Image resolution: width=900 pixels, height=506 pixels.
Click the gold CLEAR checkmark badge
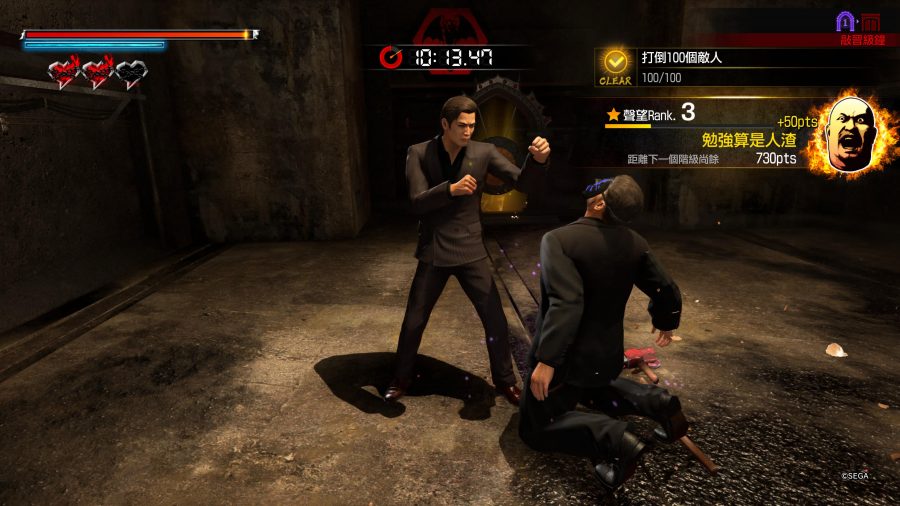pyautogui.click(x=615, y=64)
